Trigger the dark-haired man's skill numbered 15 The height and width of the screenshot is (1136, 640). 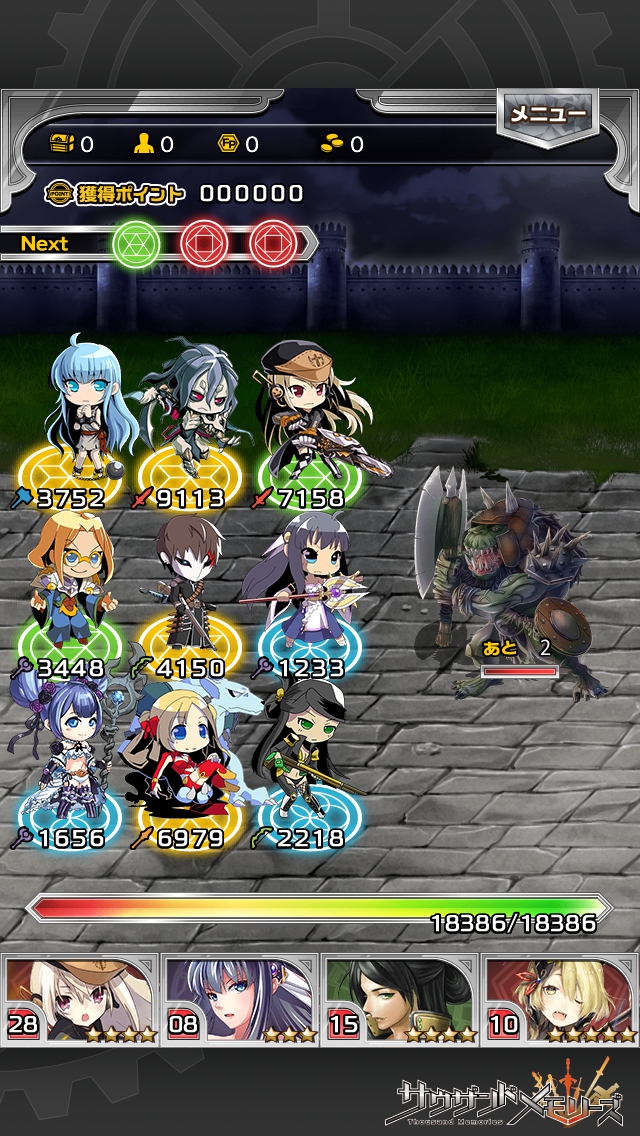click(400, 998)
